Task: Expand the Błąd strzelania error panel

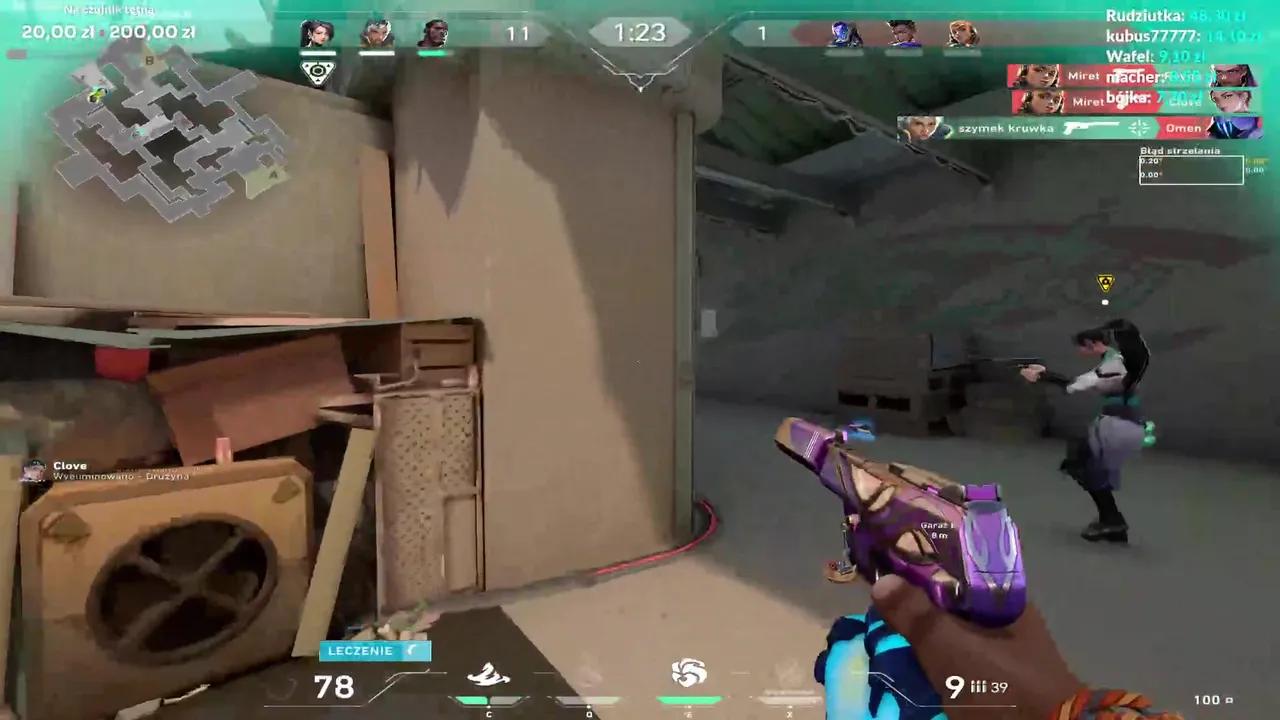Action: pos(1191,166)
